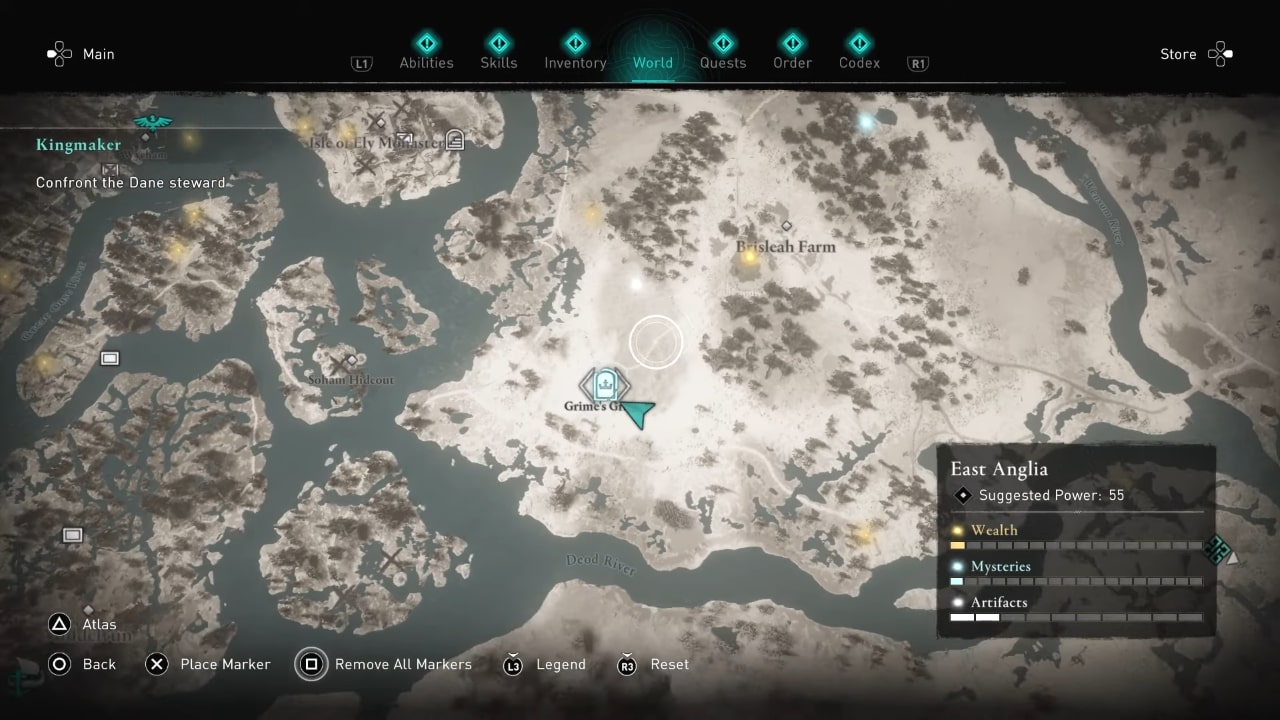This screenshot has height=720, width=1280.
Task: Select the Grime's Graves tomb marker
Action: pos(604,385)
